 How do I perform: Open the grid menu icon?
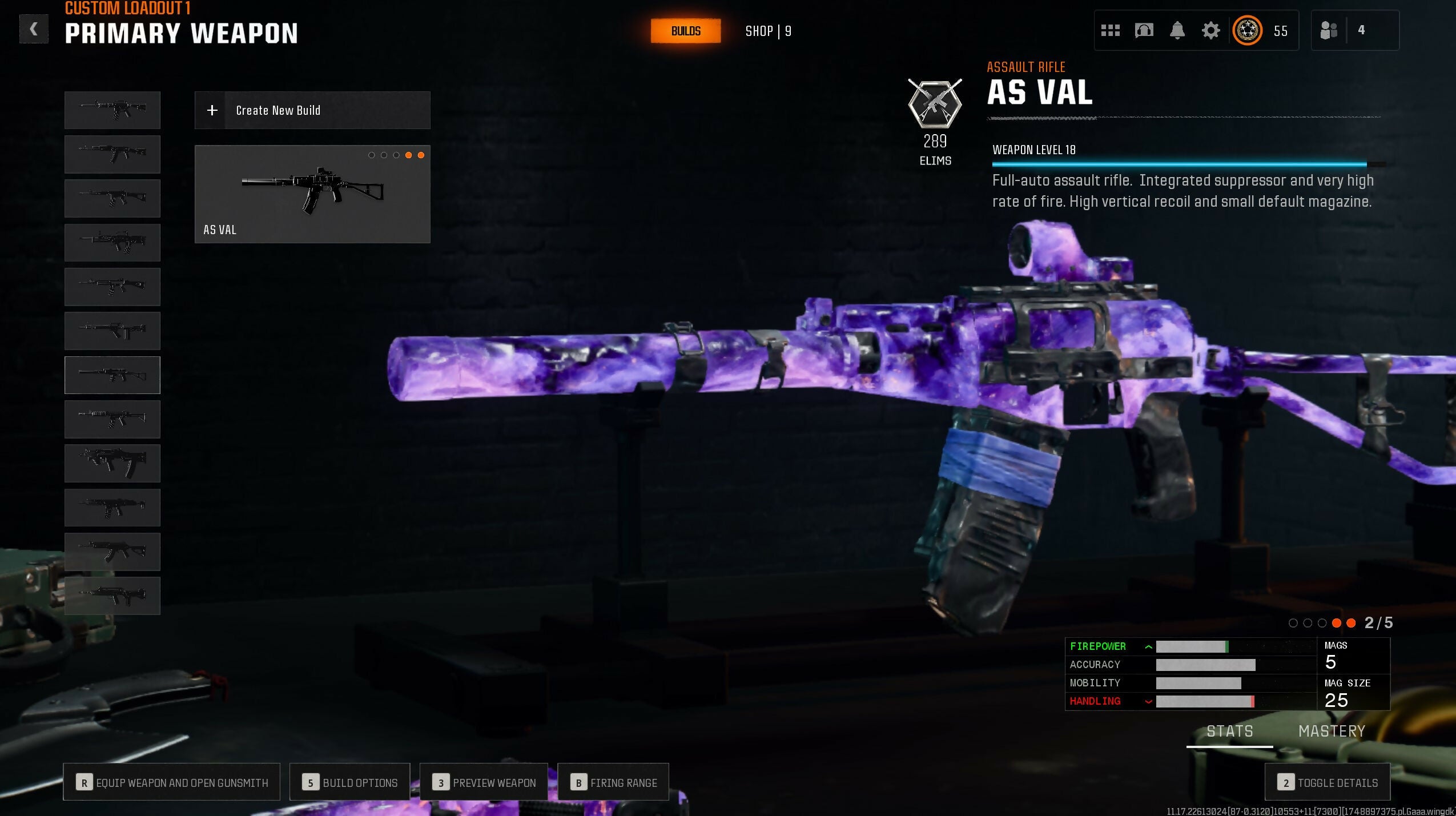tap(1110, 30)
